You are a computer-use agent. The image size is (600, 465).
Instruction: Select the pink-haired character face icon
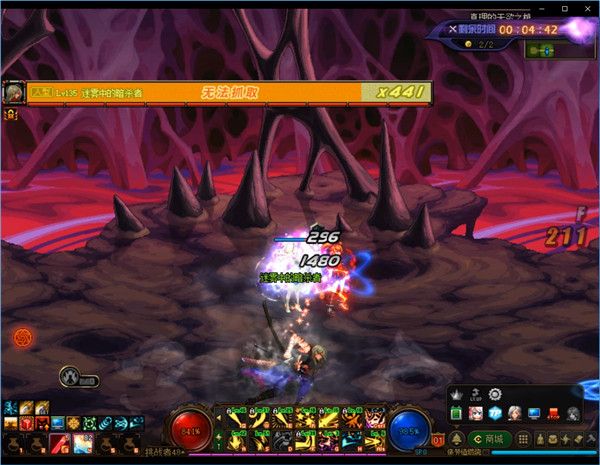coord(476,414)
